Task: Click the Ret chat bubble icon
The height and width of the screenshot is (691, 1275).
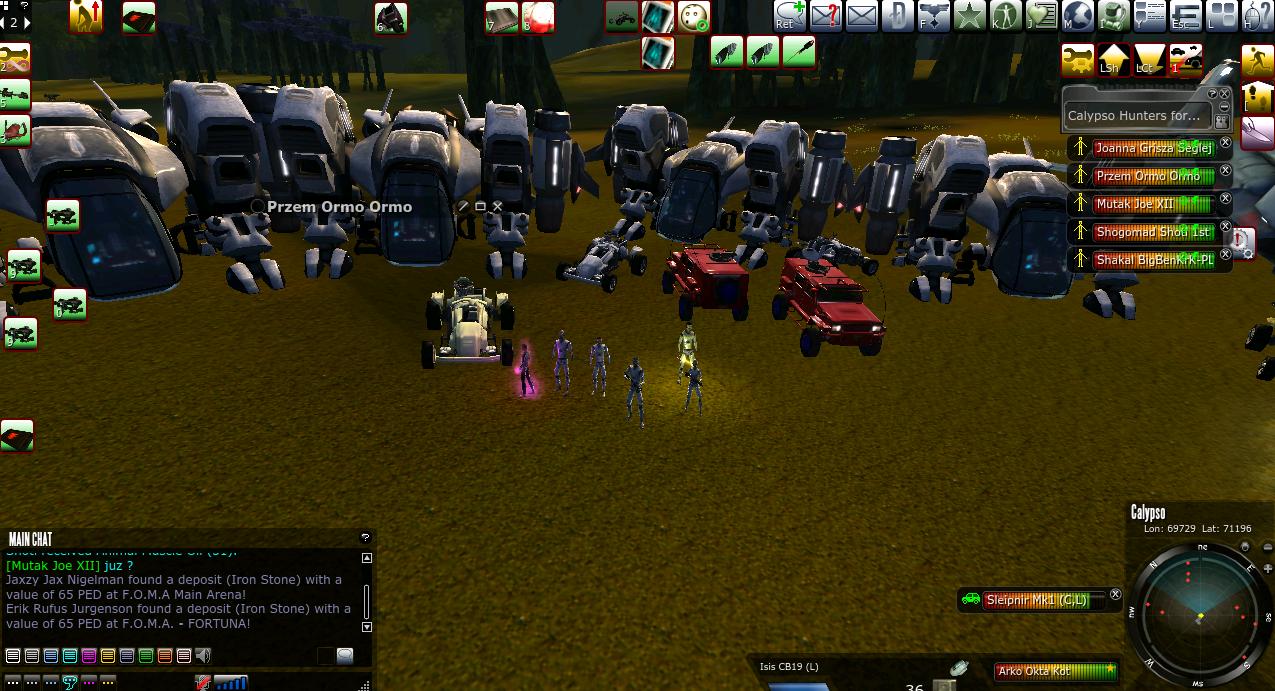Action: [790, 16]
